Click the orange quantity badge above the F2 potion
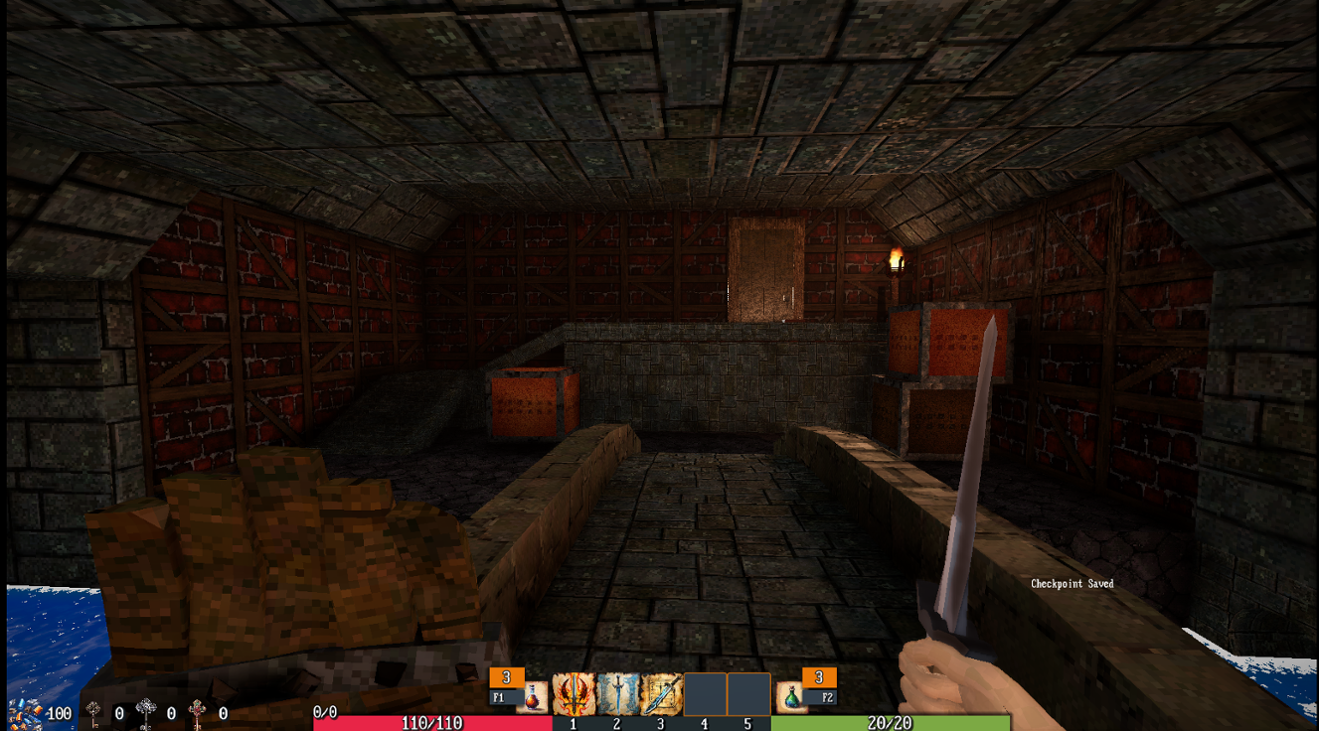Viewport: 1319px width, 731px height. point(818,677)
